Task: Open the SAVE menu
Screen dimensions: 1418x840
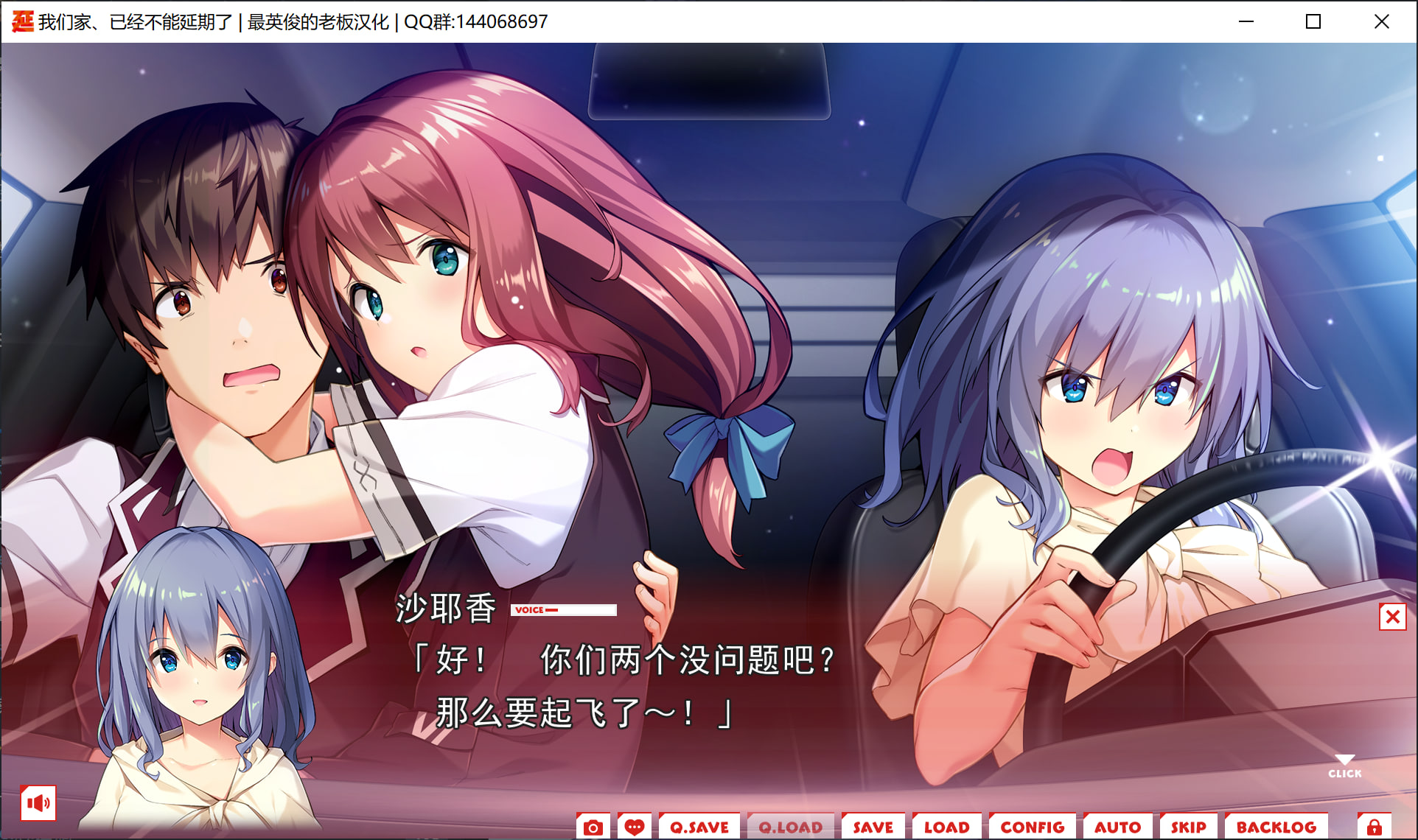Action: click(873, 827)
